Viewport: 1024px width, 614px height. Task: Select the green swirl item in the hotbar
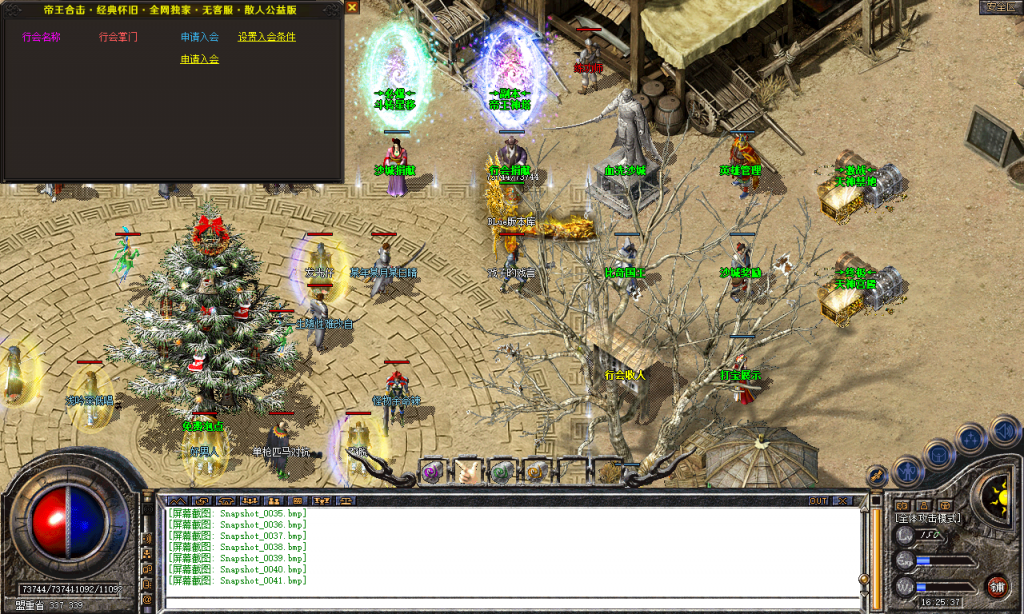click(x=502, y=470)
